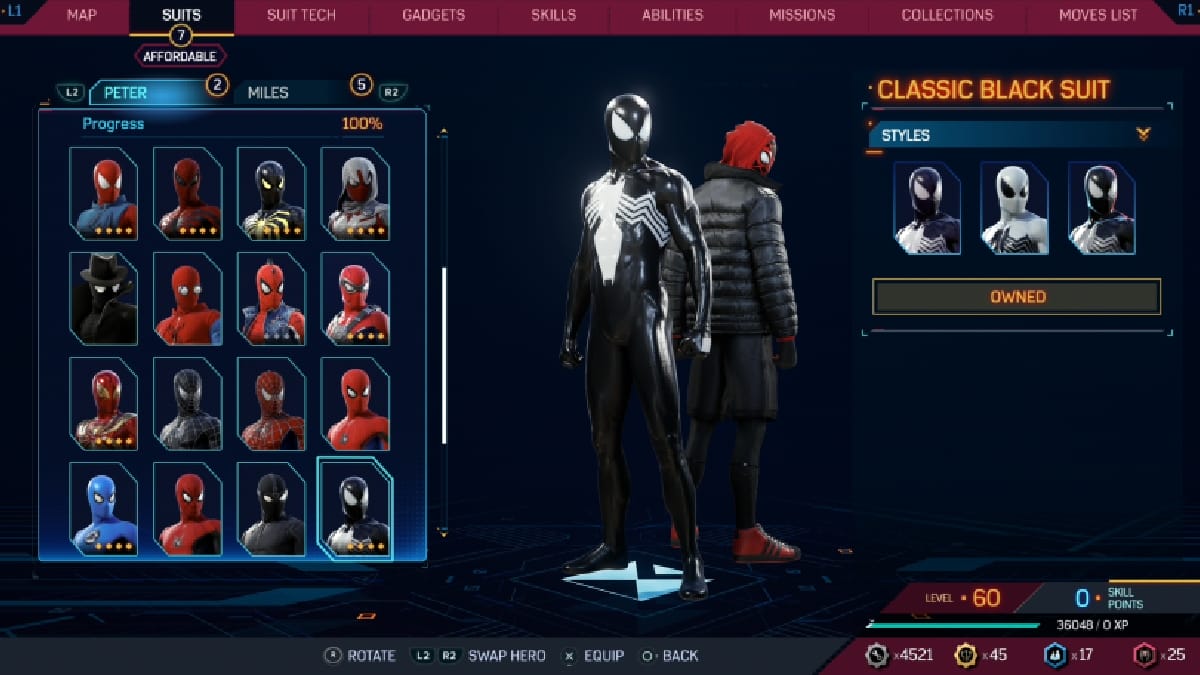Screen dimensions: 1200x675
Task: Switch to the Suit Tech tab
Action: point(301,15)
